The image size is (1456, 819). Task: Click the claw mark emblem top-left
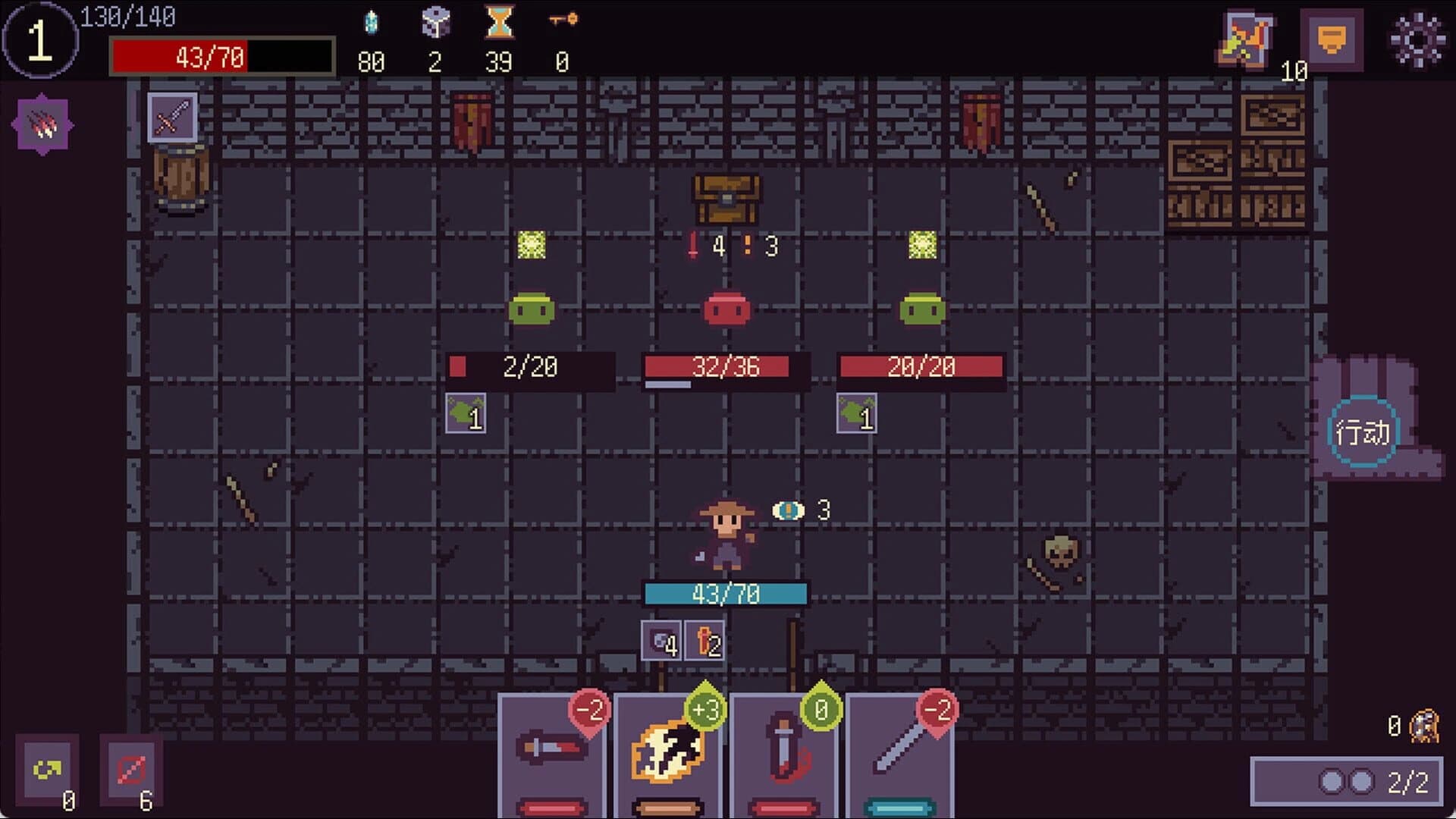click(43, 124)
